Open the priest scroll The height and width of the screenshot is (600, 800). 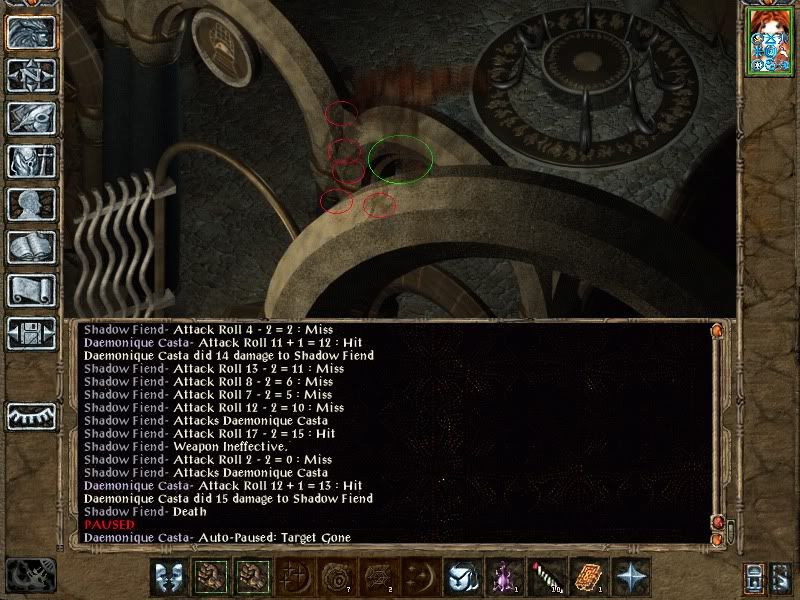(x=30, y=290)
